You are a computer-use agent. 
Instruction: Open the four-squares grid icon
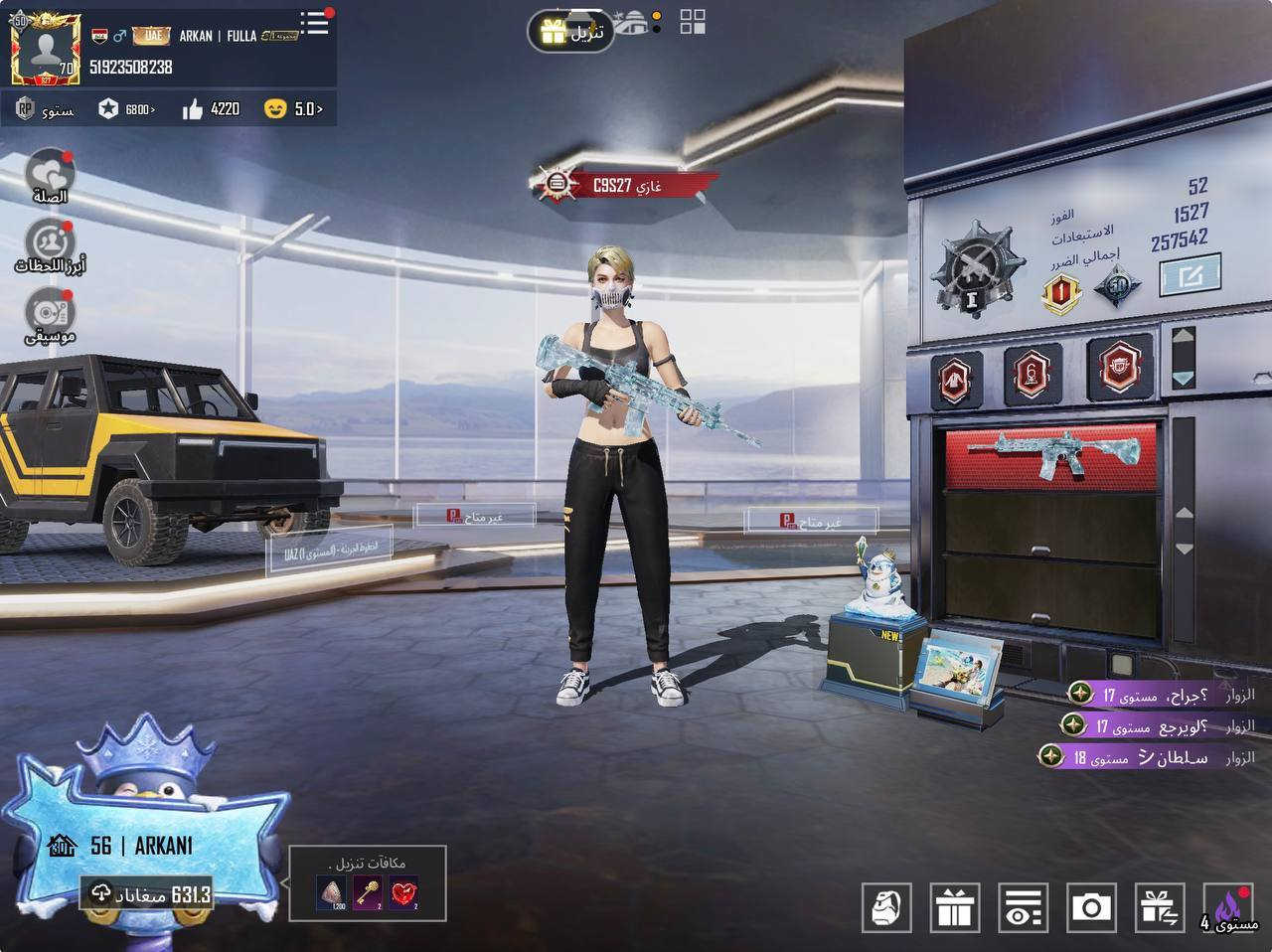coord(693,22)
